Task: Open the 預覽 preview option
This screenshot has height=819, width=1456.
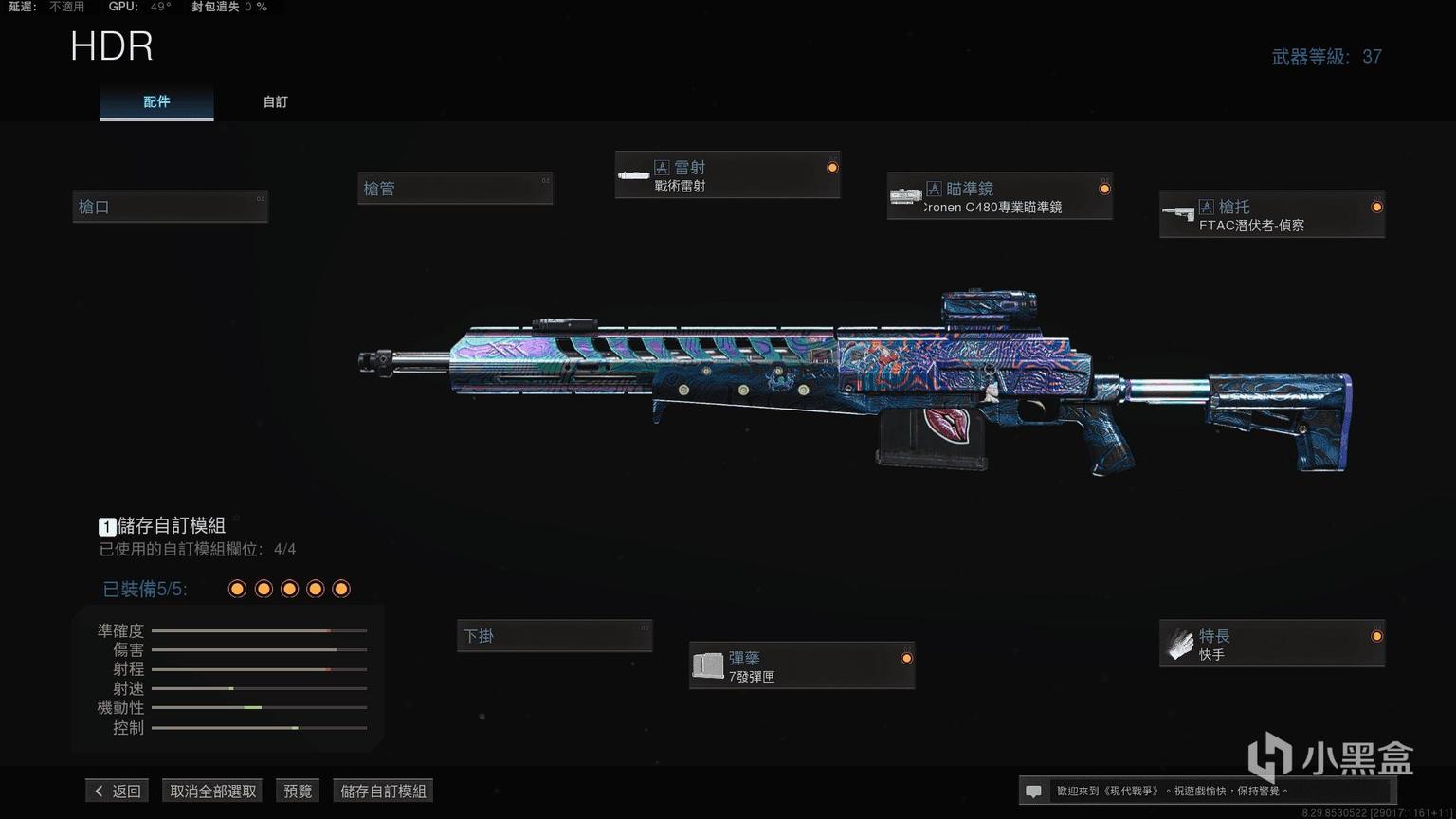Action: [x=298, y=791]
